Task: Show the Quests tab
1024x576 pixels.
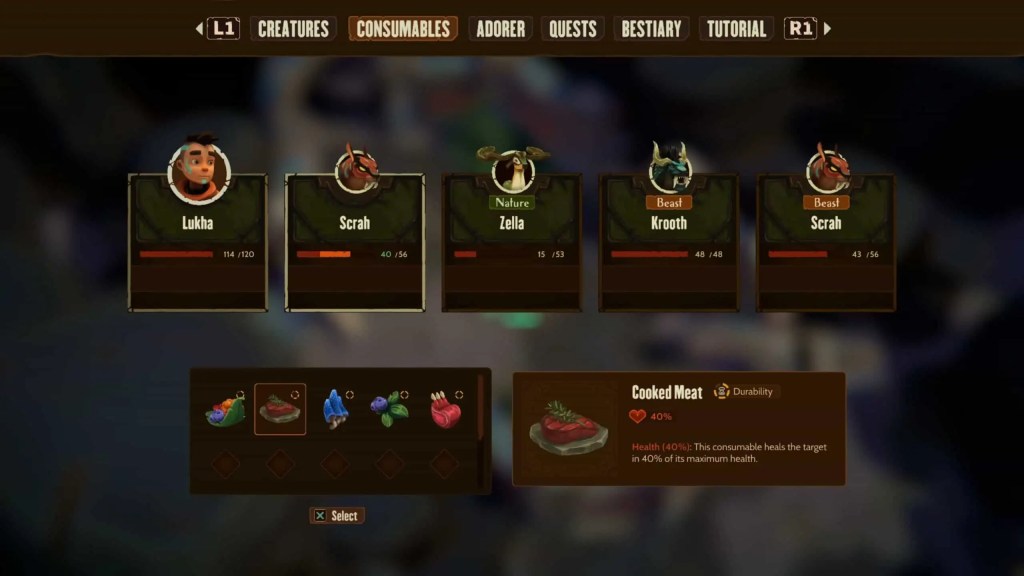Action: (573, 29)
